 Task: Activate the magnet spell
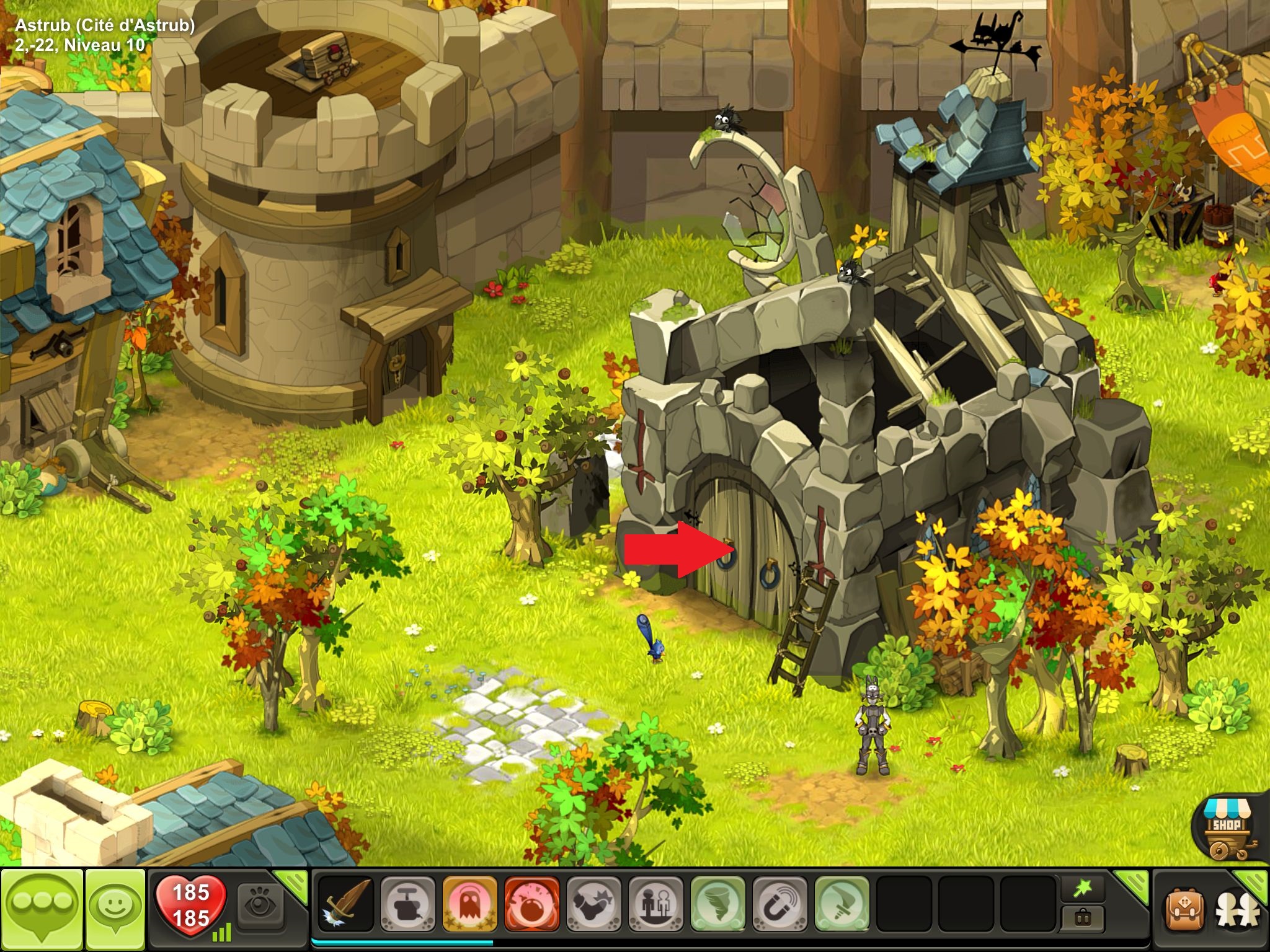[779, 904]
